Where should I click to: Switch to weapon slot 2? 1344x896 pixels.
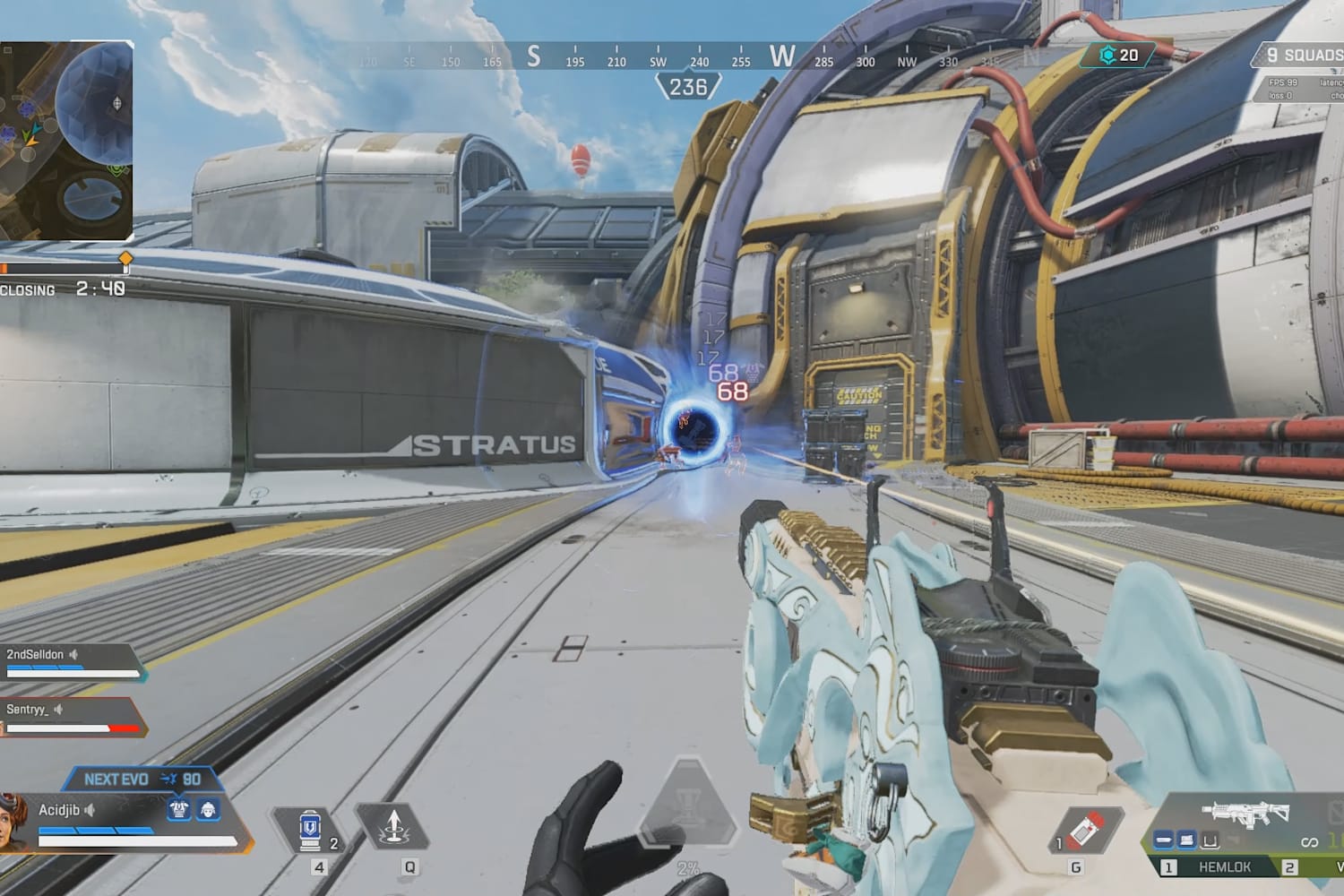(x=1290, y=866)
